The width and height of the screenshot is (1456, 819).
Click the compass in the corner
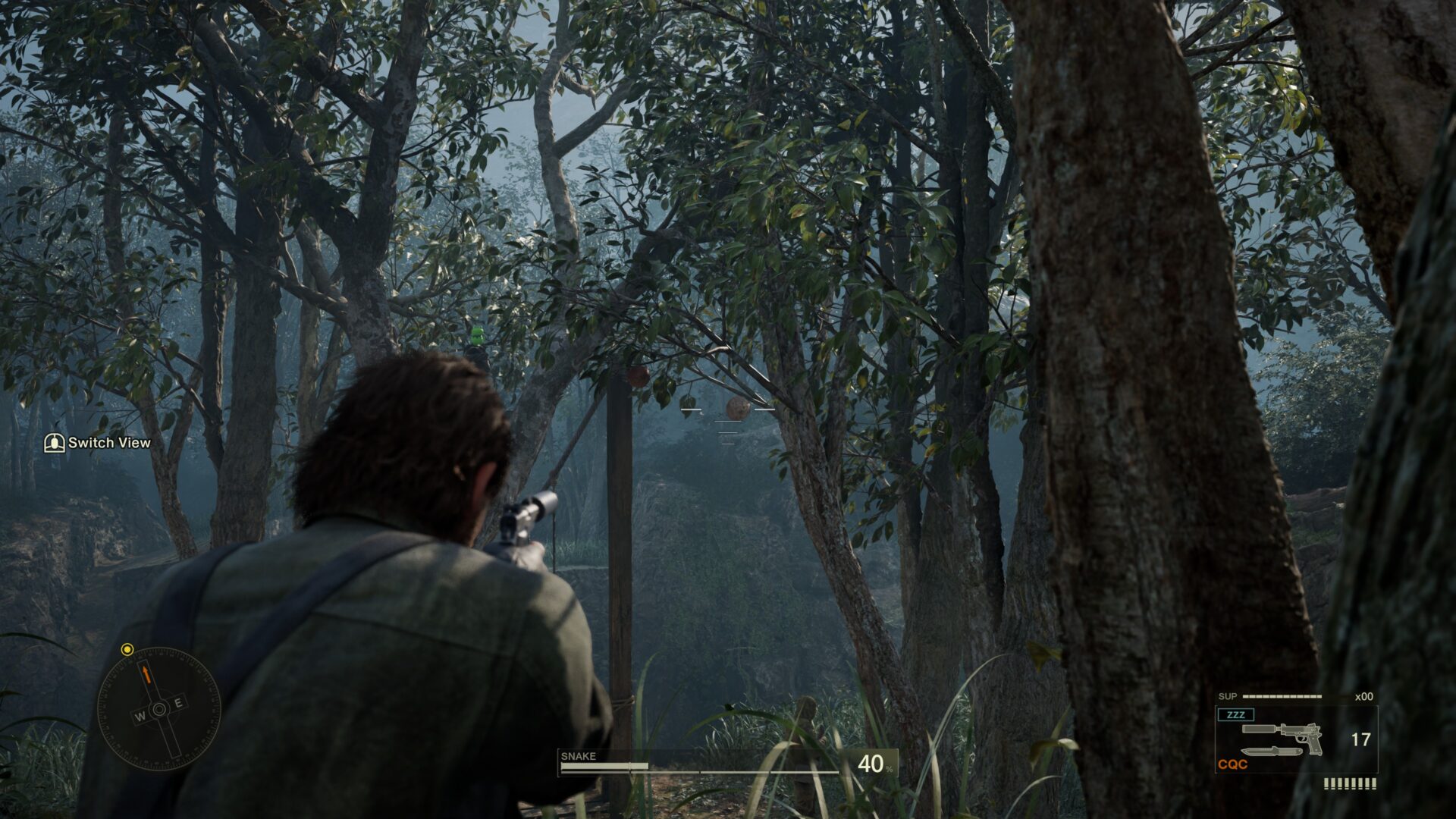158,709
